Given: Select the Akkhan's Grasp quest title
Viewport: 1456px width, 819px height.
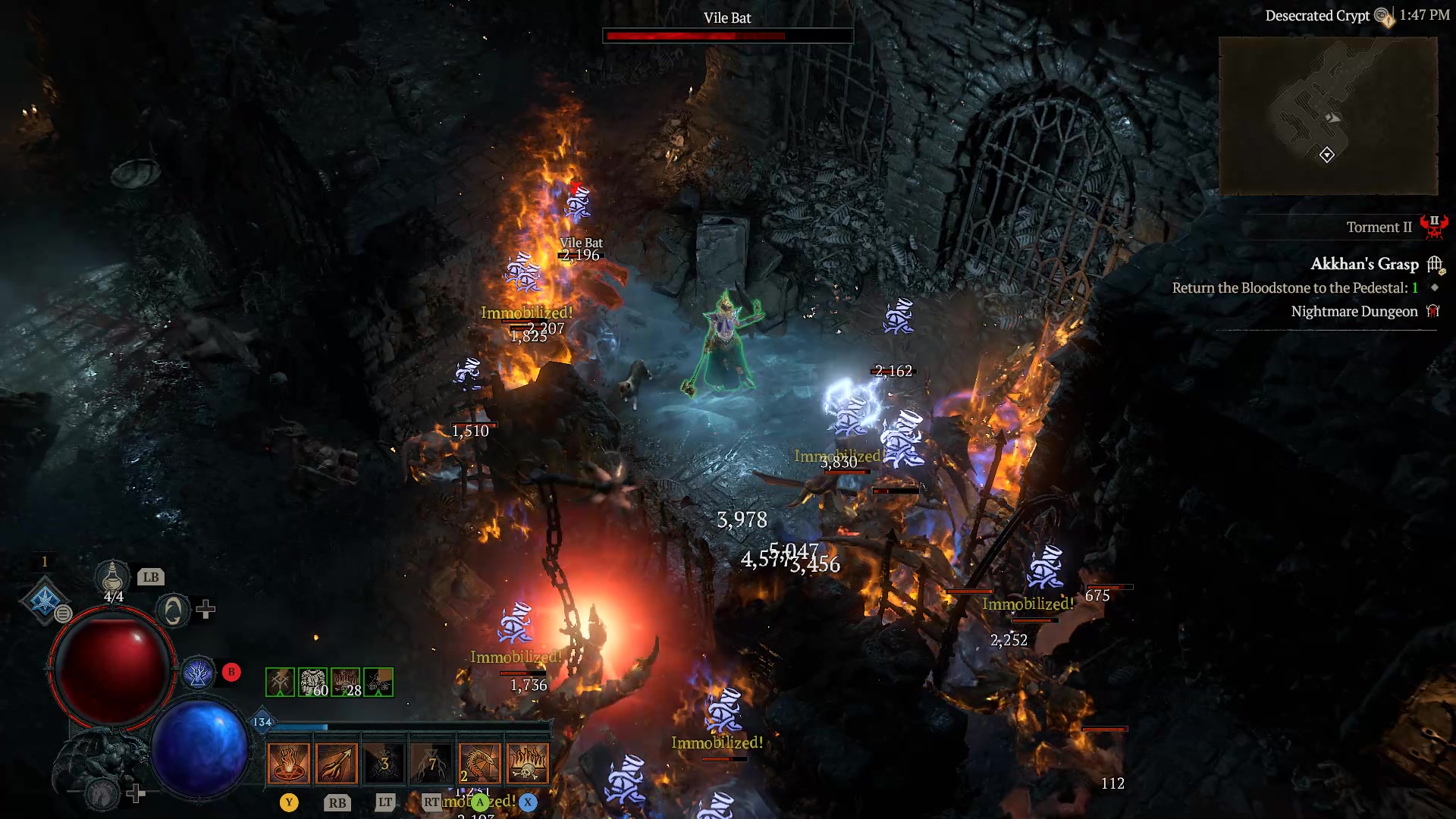Looking at the screenshot, I should [x=1363, y=264].
